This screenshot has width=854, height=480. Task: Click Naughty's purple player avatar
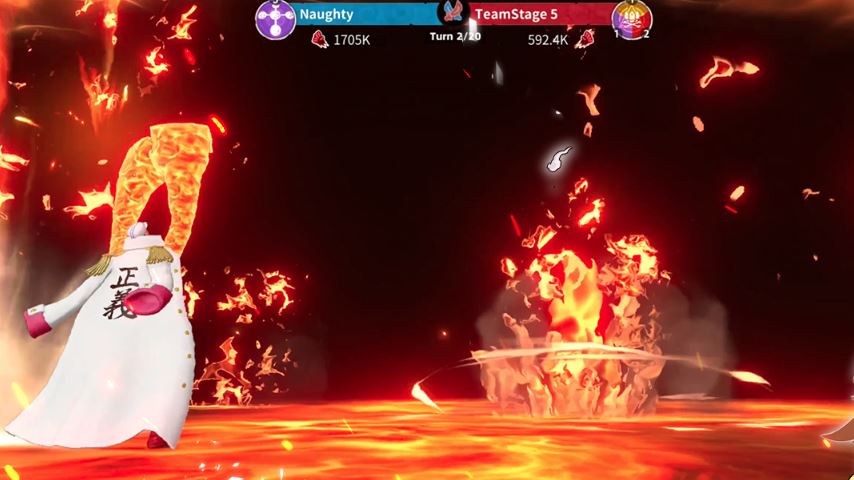pyautogui.click(x=275, y=19)
